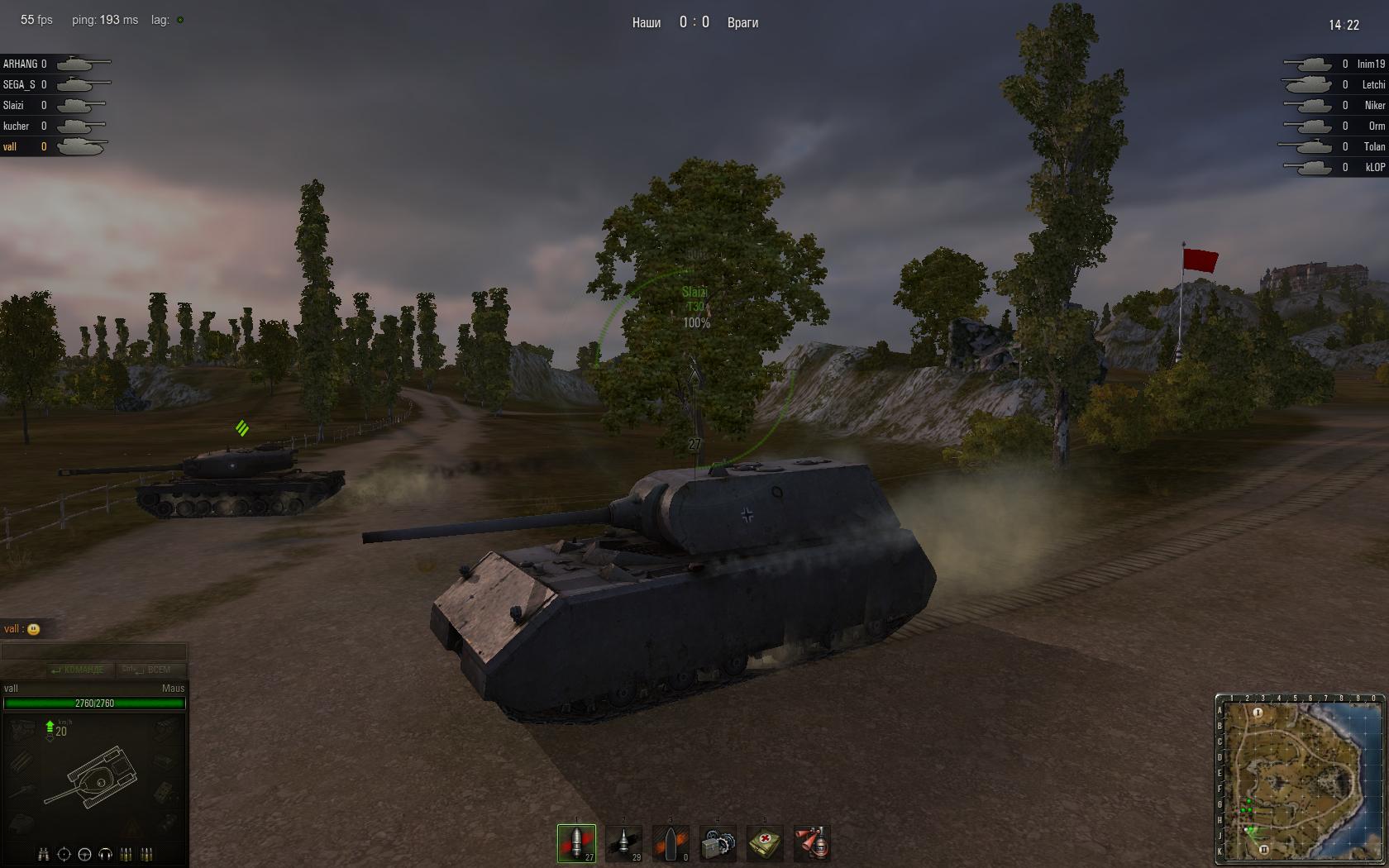Use the first aid kit consumable
The height and width of the screenshot is (868, 1389).
click(766, 842)
